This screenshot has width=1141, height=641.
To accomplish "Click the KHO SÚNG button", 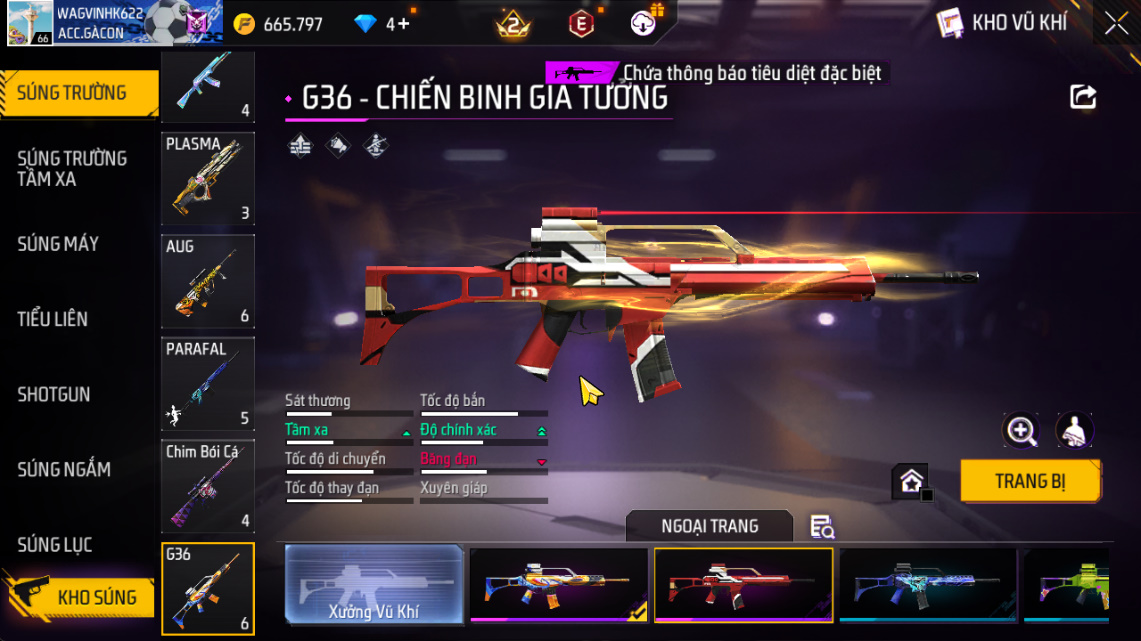I will point(96,597).
